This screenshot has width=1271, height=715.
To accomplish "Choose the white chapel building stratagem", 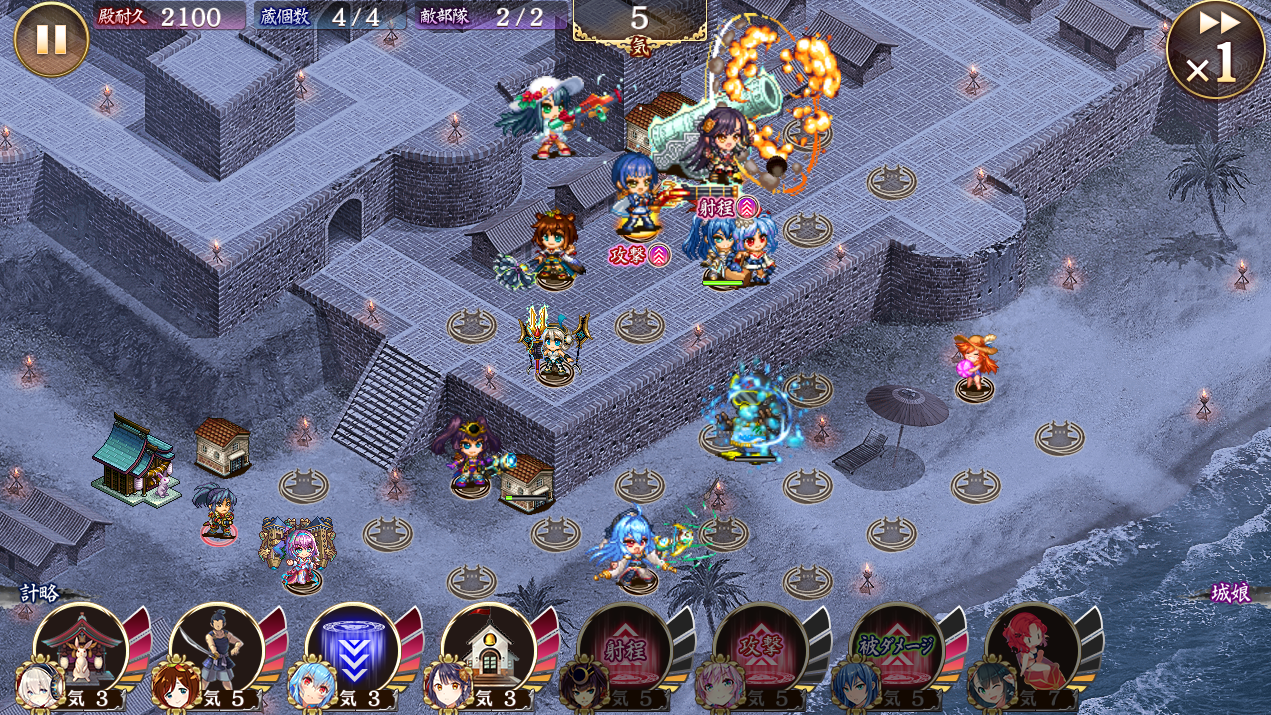I will coord(489,648).
